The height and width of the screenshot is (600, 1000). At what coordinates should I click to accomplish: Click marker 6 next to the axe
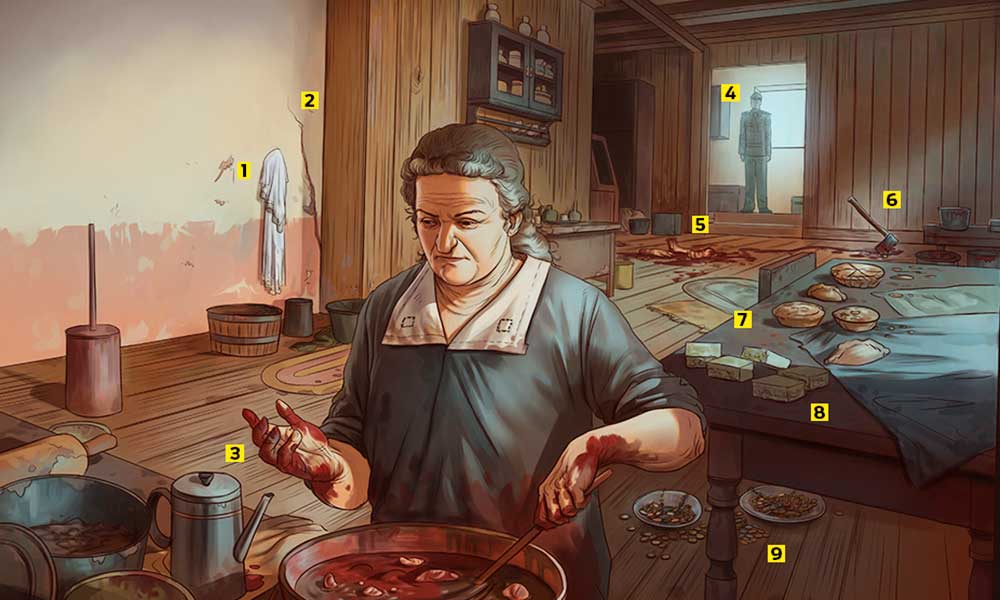click(x=891, y=199)
